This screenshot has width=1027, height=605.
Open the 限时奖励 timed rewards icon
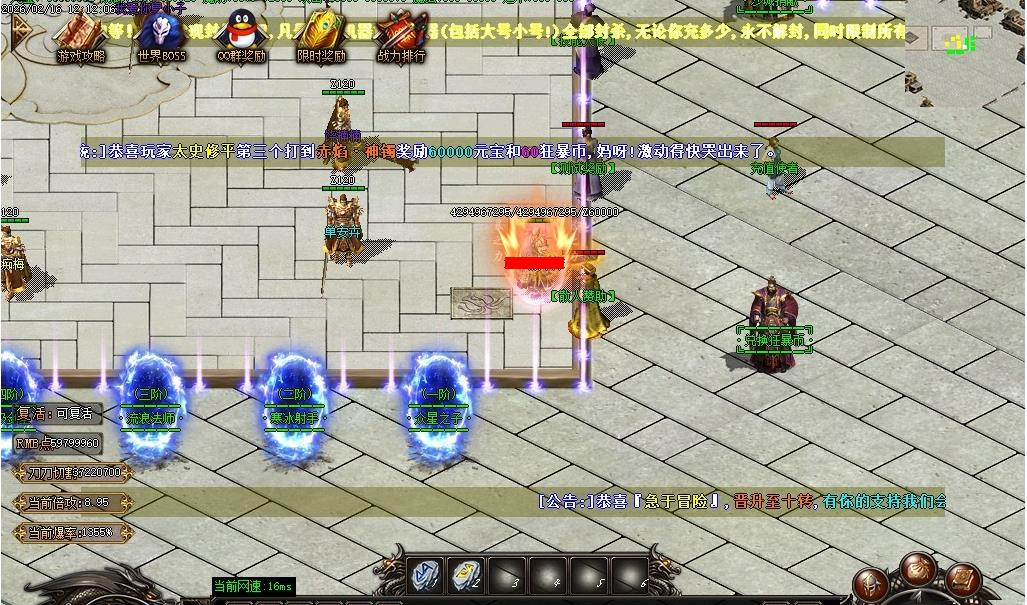322,36
